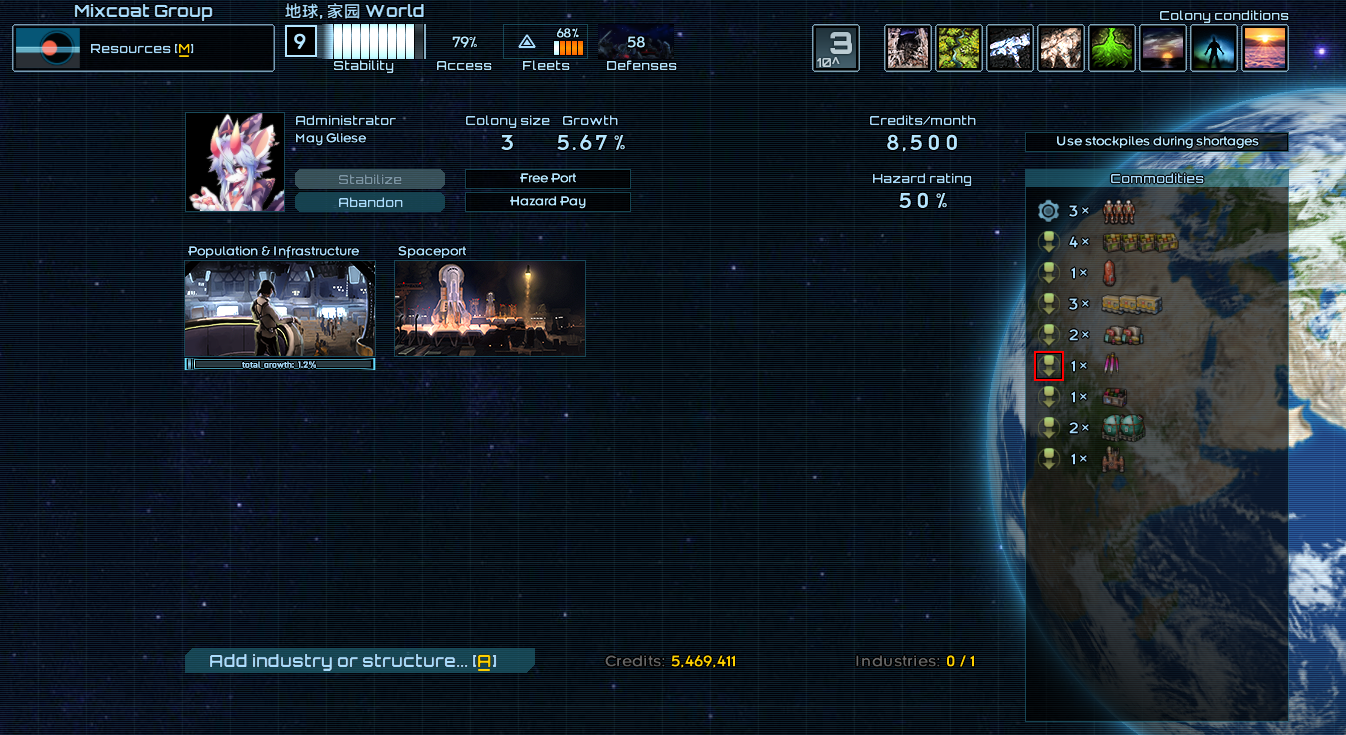Viewport: 1346px width, 735px height.
Task: Click the market size 3 indicator
Action: (x=835, y=48)
